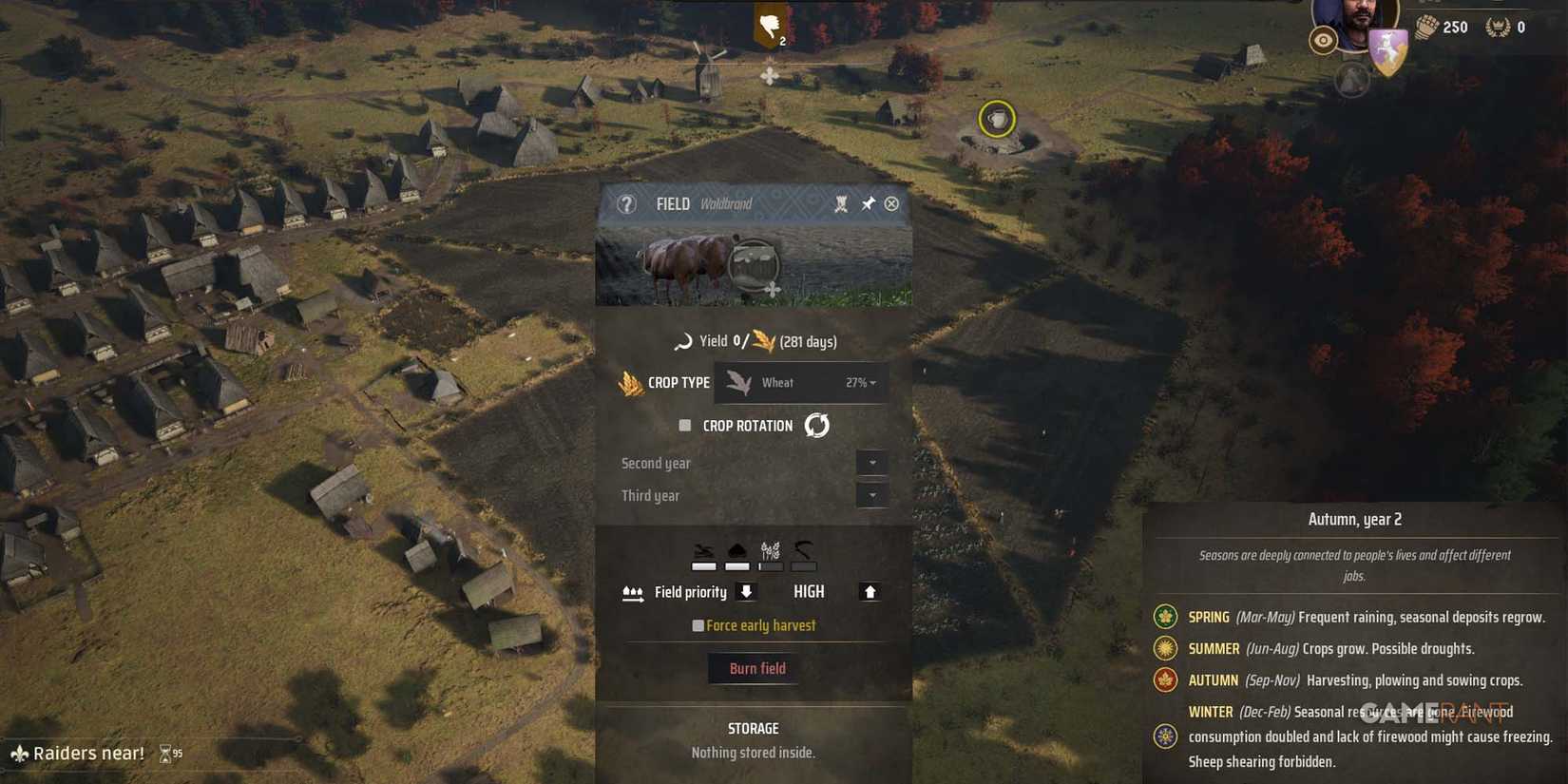Click the flail work icon in panel header

(x=840, y=203)
